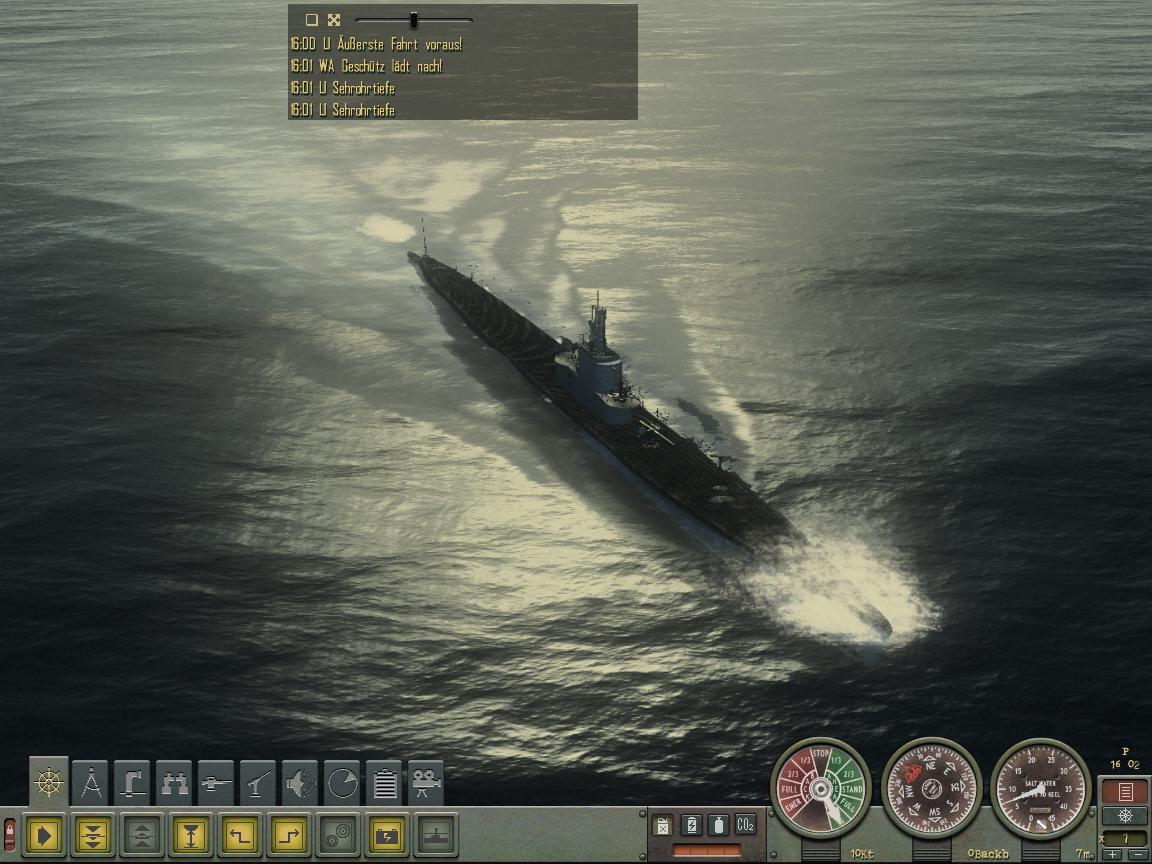The image size is (1152, 864).
Task: Select the ship's wheel helm tab
Action: 49,782
